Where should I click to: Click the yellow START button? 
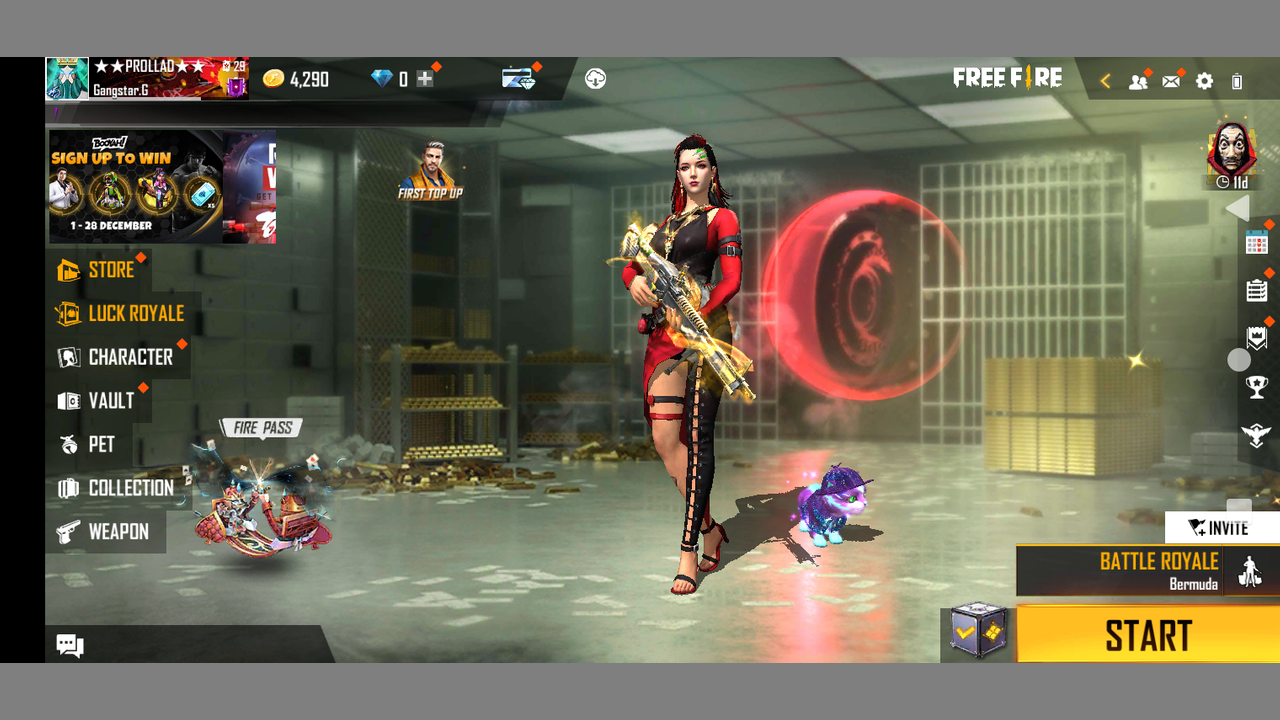[1147, 636]
